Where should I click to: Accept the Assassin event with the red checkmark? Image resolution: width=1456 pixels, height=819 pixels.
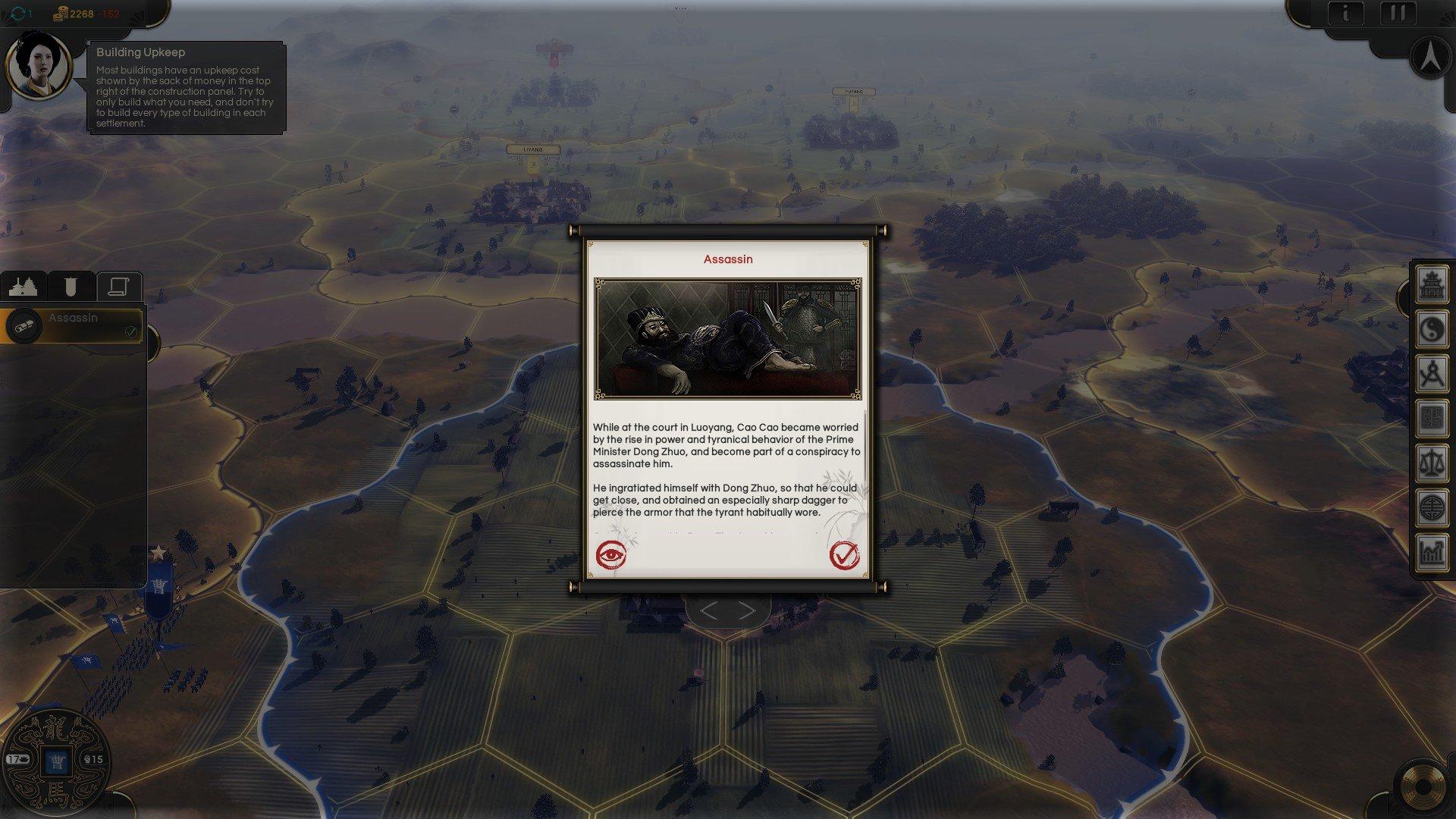coord(846,556)
